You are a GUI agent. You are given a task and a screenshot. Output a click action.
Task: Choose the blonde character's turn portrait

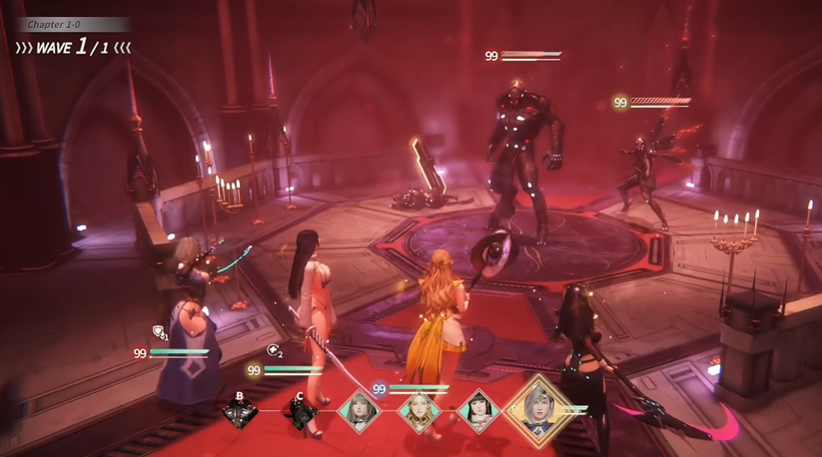tap(418, 410)
